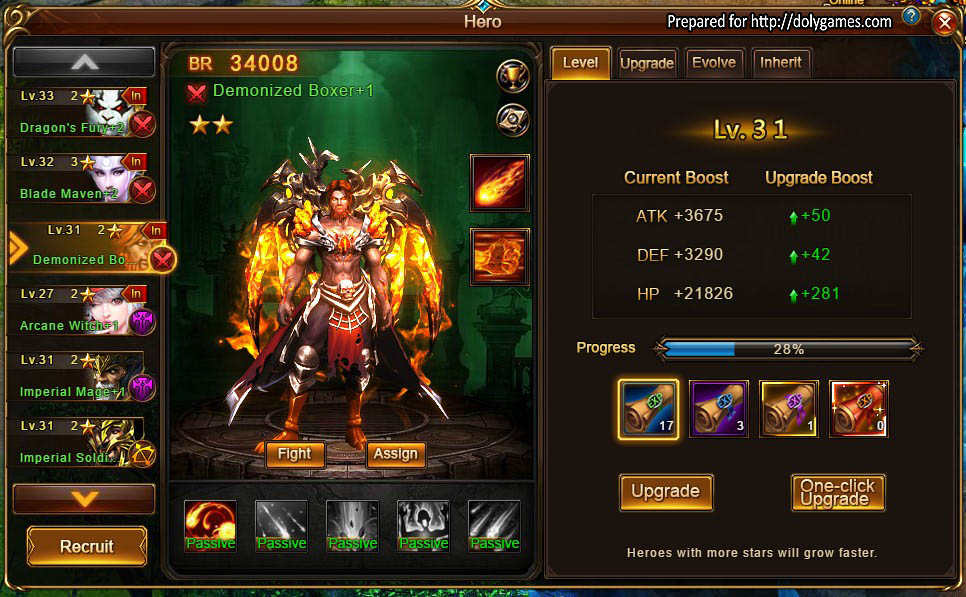Assign the Demonized Boxer hero
This screenshot has width=966, height=597.
pyautogui.click(x=395, y=454)
